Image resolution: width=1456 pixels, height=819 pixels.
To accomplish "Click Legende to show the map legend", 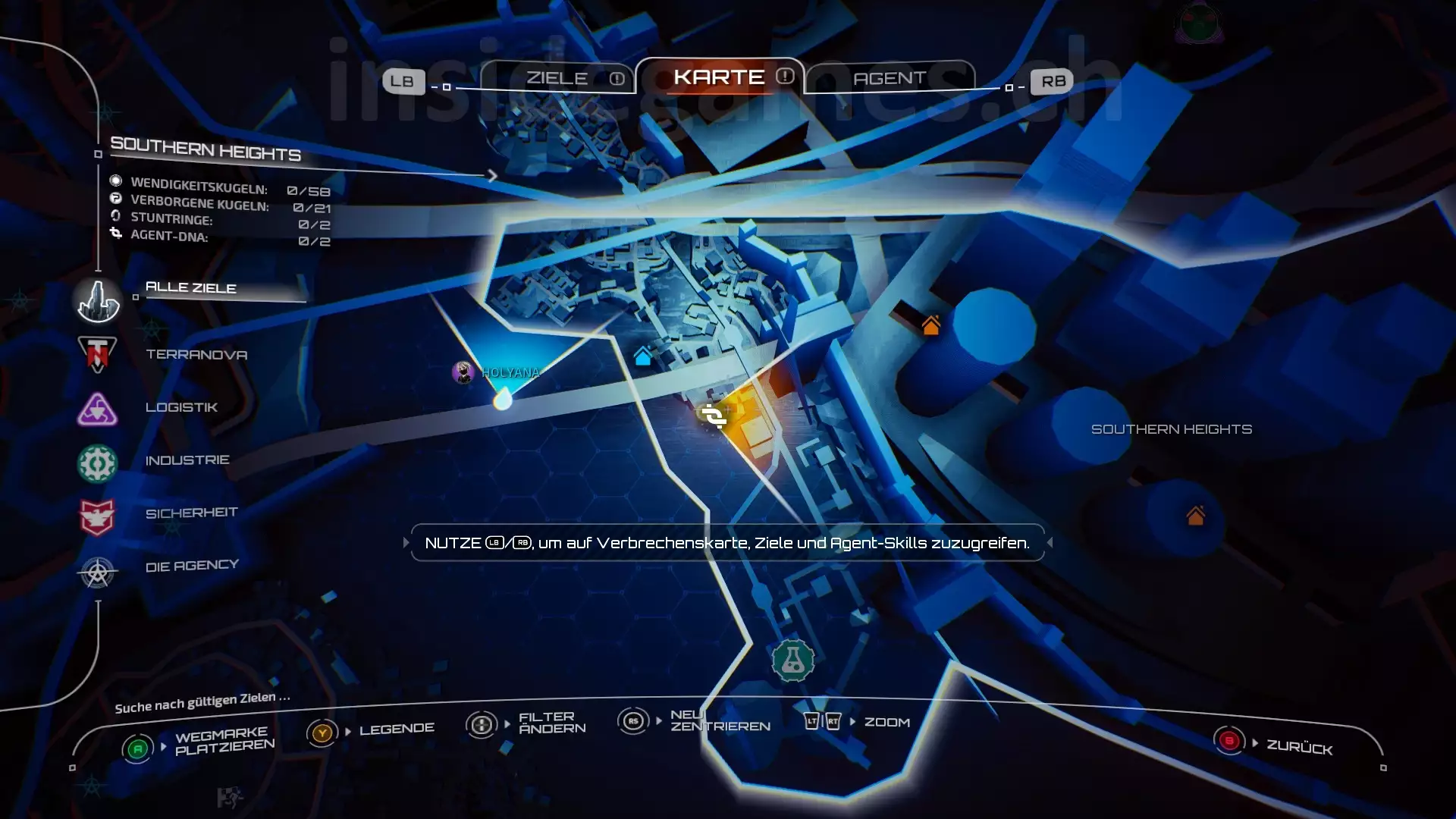I will [x=396, y=730].
